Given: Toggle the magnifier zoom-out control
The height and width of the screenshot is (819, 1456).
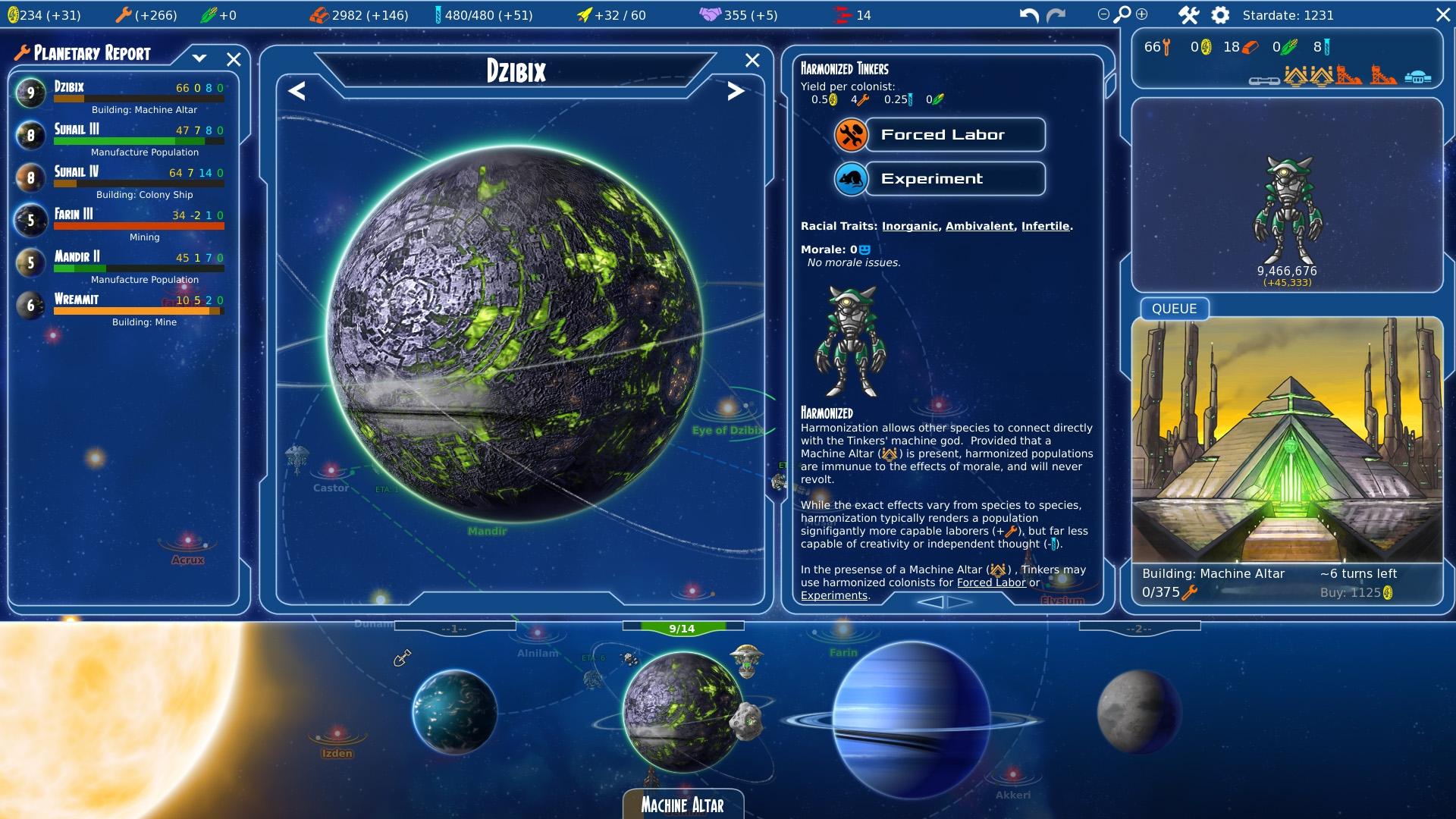Looking at the screenshot, I should [1103, 14].
